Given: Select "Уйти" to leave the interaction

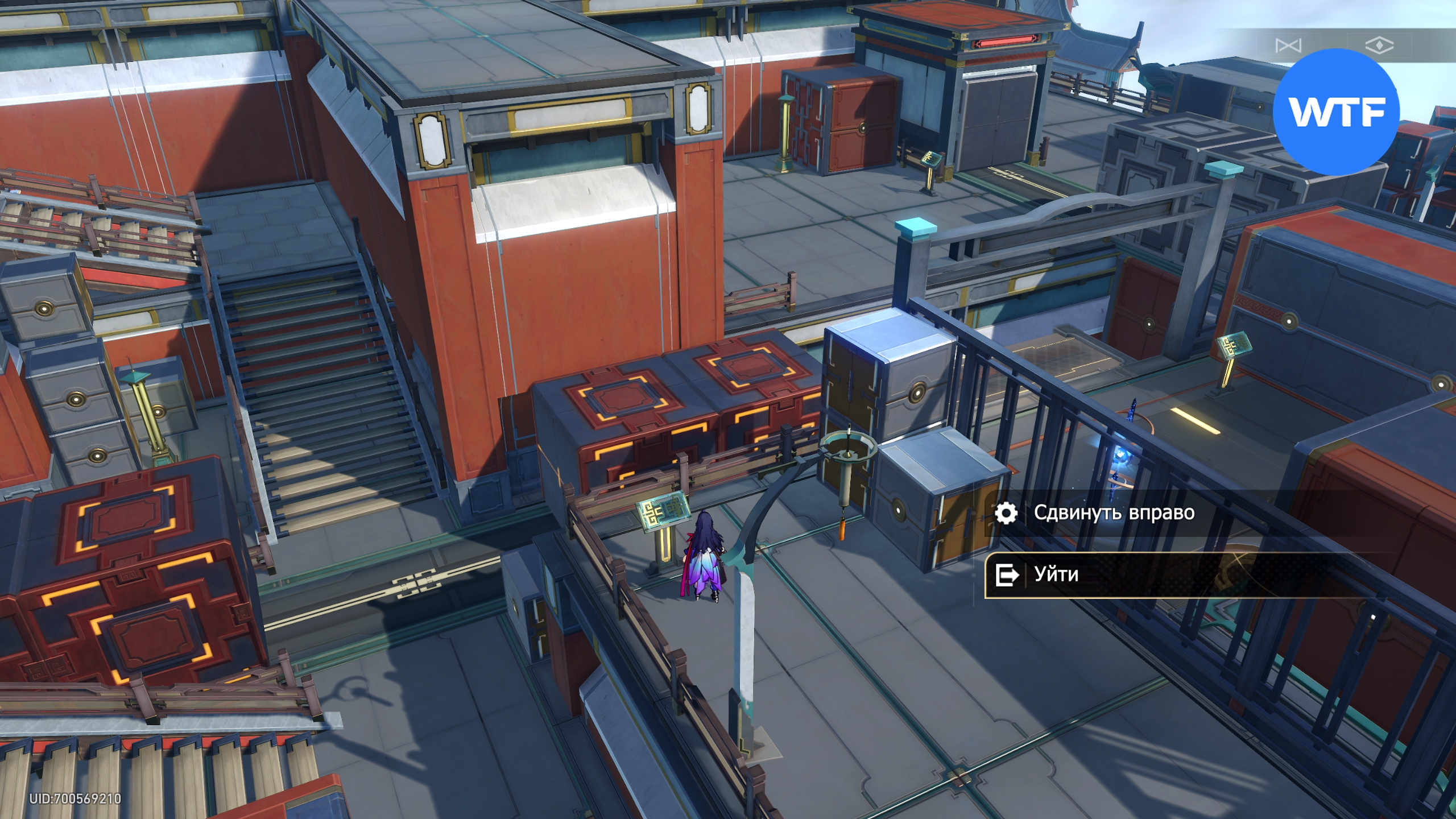Looking at the screenshot, I should (1056, 574).
